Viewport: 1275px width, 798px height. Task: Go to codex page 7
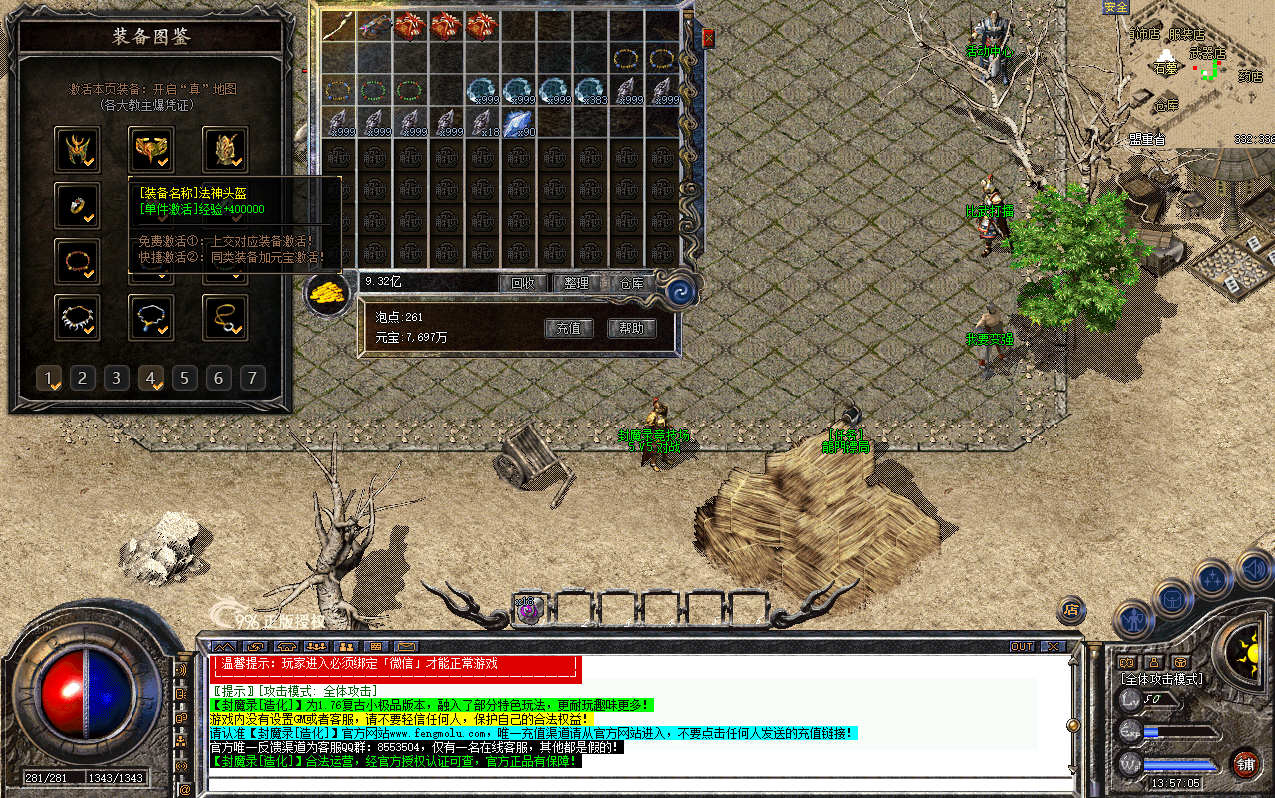253,378
